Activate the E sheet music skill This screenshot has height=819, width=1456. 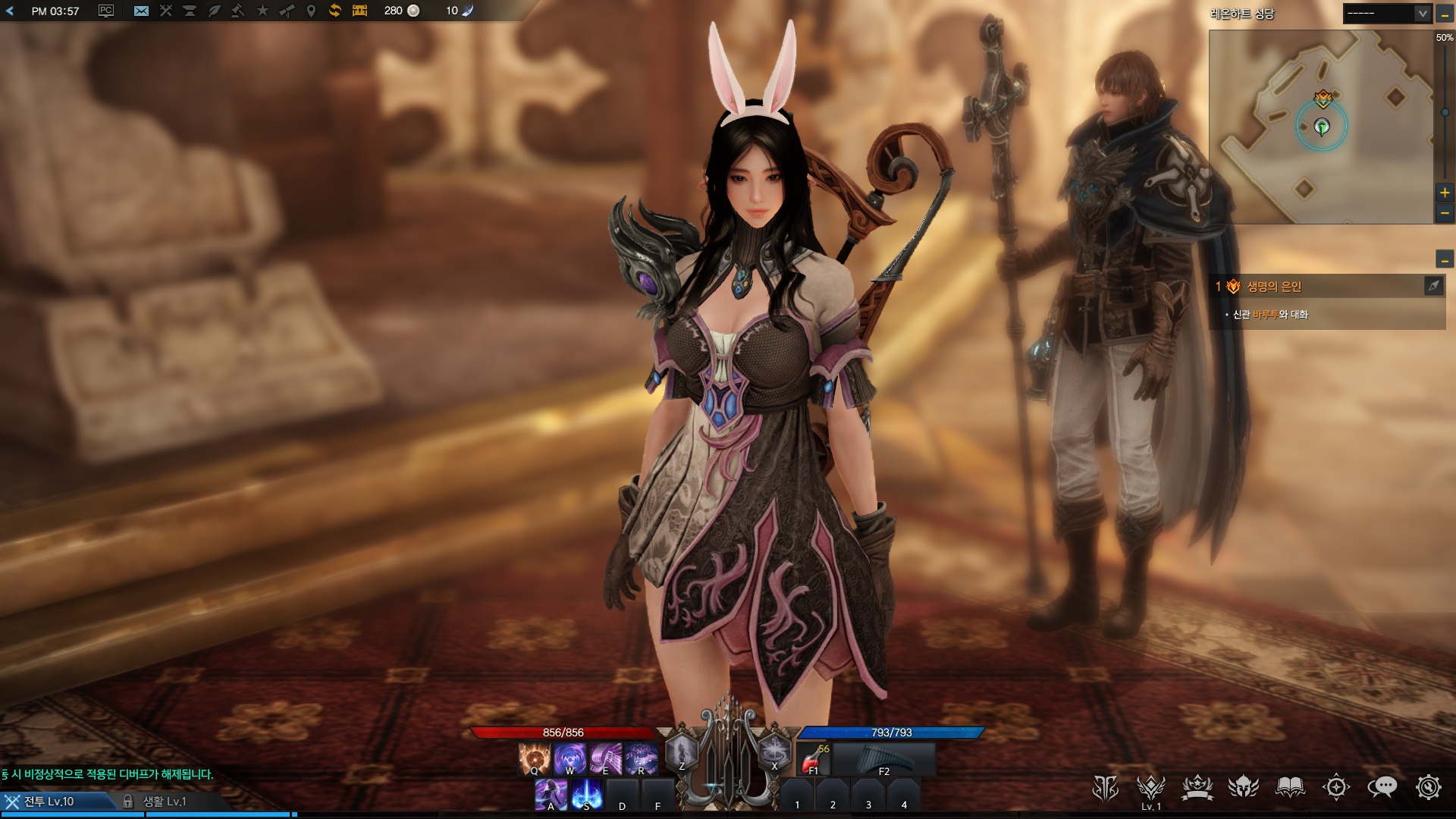(x=605, y=758)
